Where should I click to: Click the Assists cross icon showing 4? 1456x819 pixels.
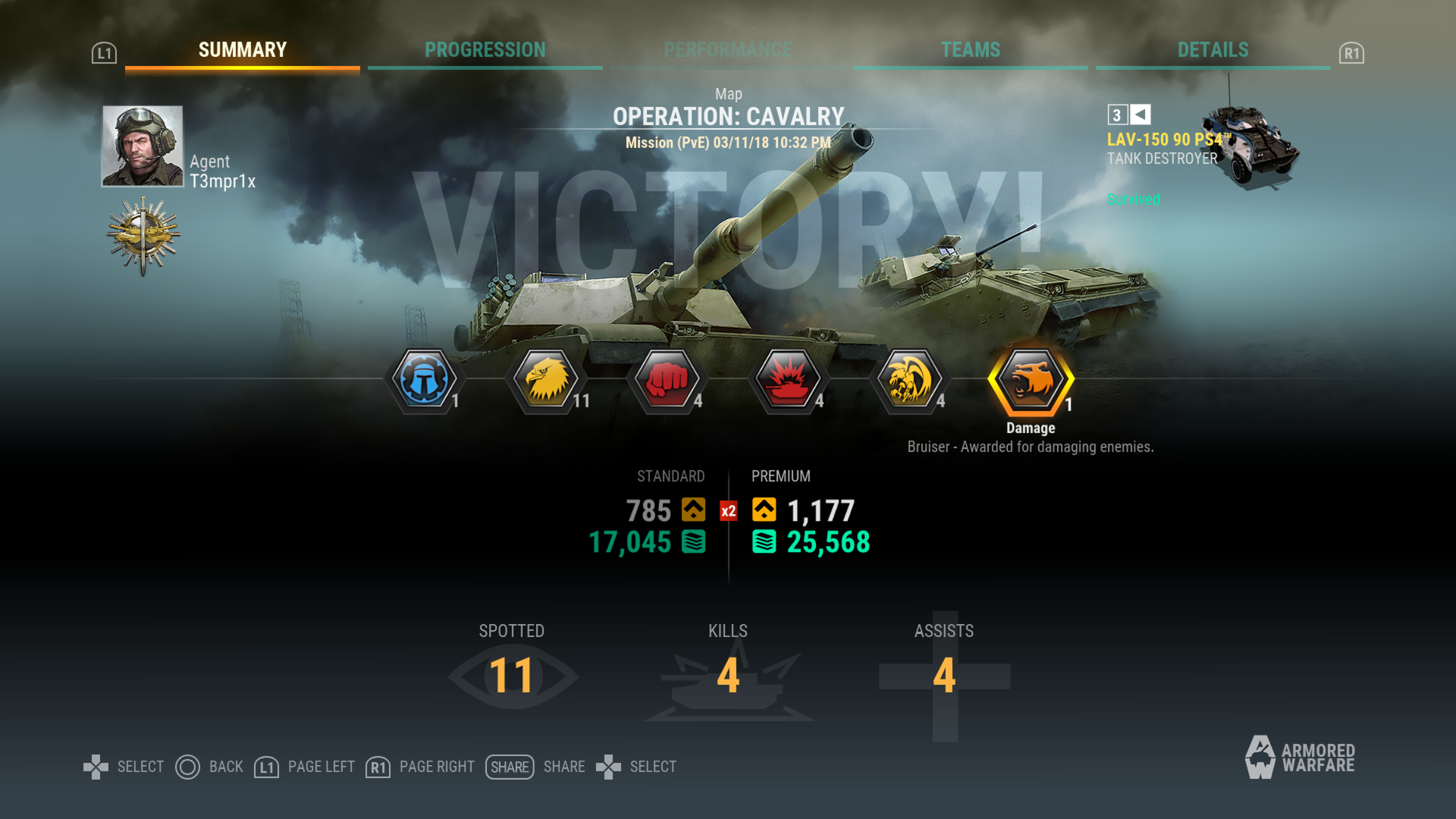(943, 679)
